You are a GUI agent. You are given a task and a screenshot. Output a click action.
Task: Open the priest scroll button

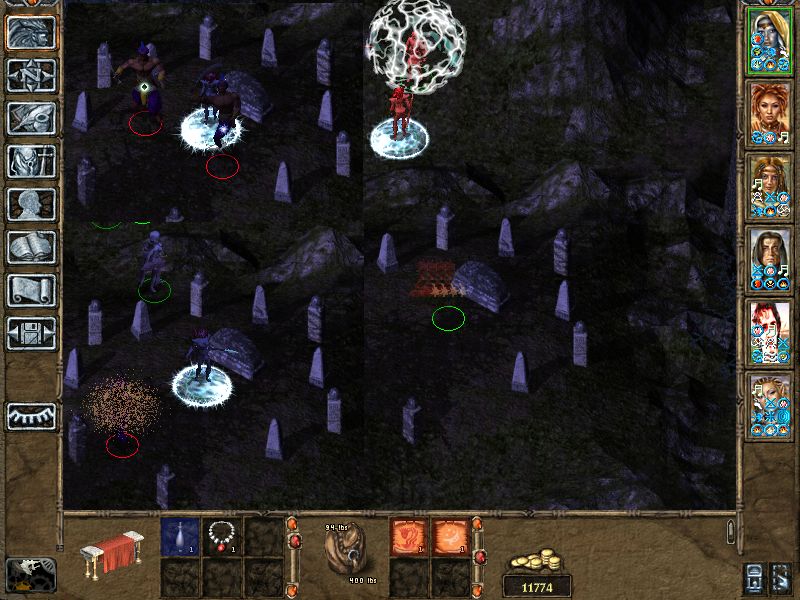[x=31, y=290]
